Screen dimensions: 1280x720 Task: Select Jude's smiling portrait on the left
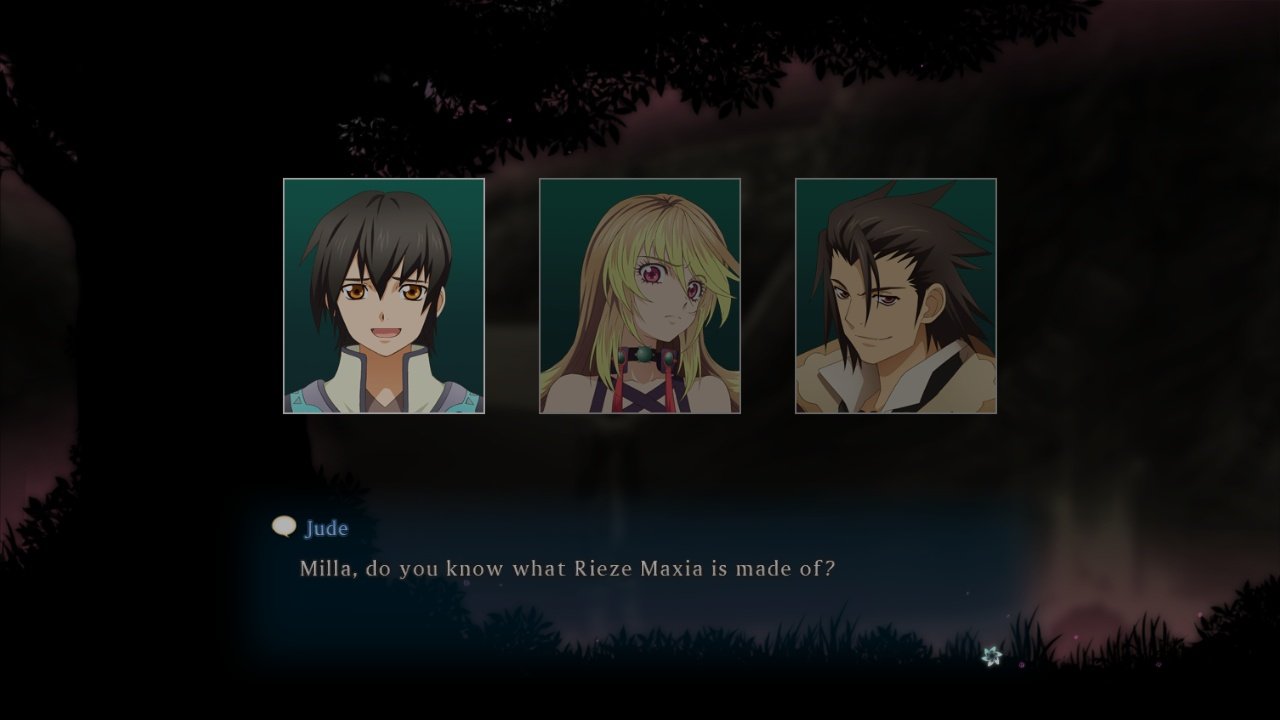pyautogui.click(x=383, y=297)
